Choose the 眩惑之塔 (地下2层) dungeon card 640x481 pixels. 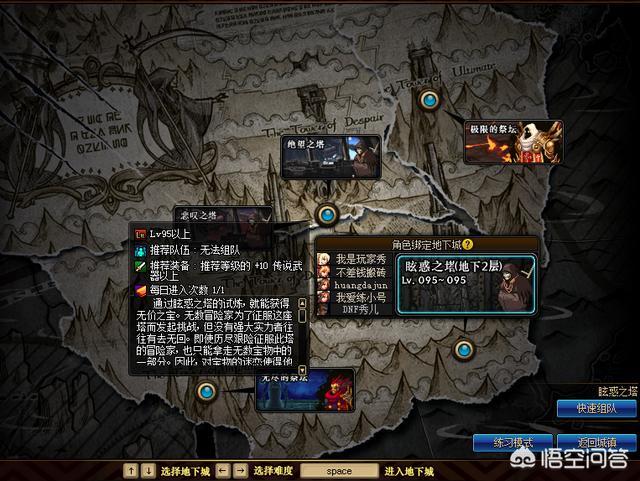click(x=467, y=285)
